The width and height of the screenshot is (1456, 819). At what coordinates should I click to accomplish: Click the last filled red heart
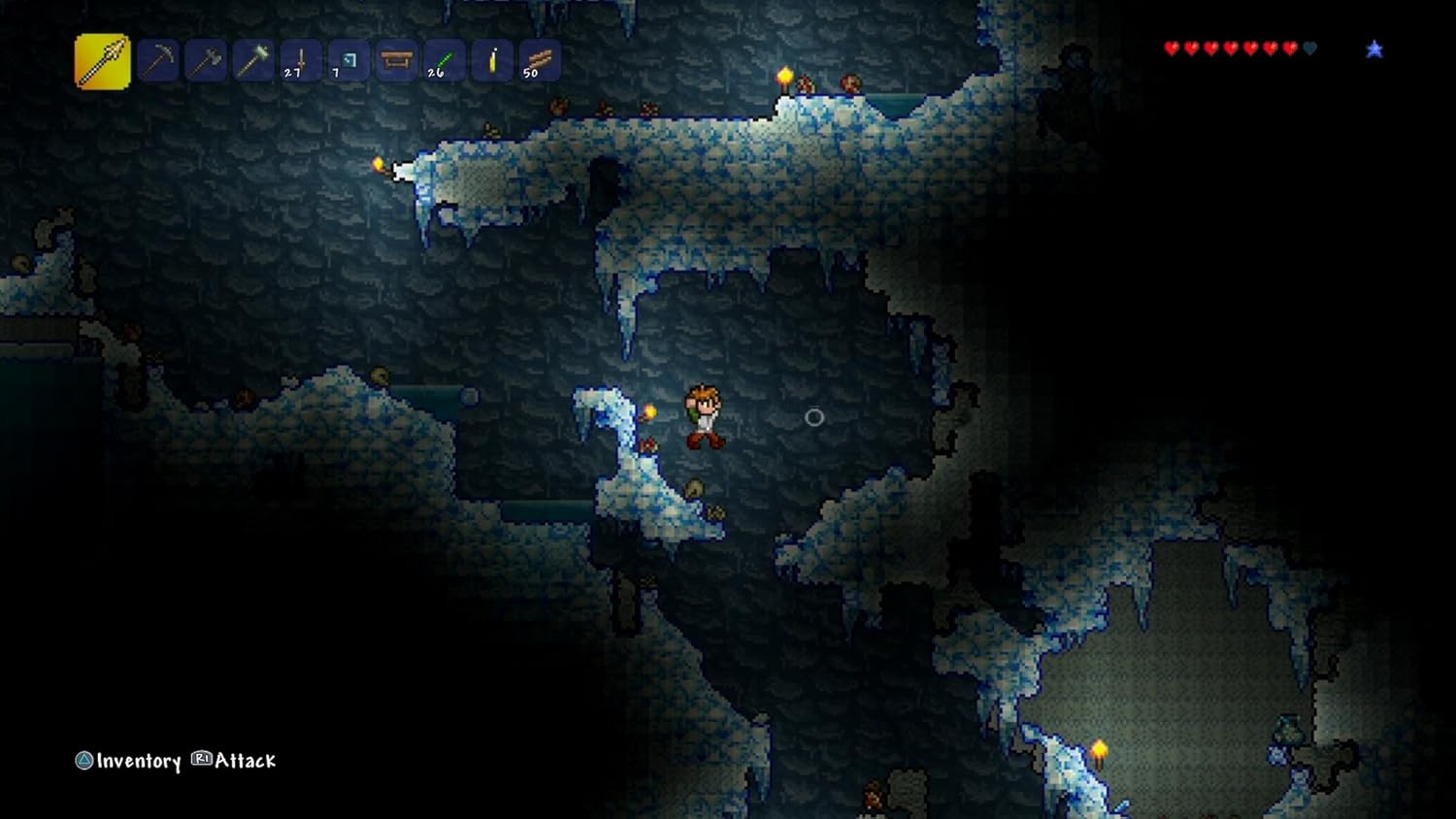pyautogui.click(x=1289, y=47)
